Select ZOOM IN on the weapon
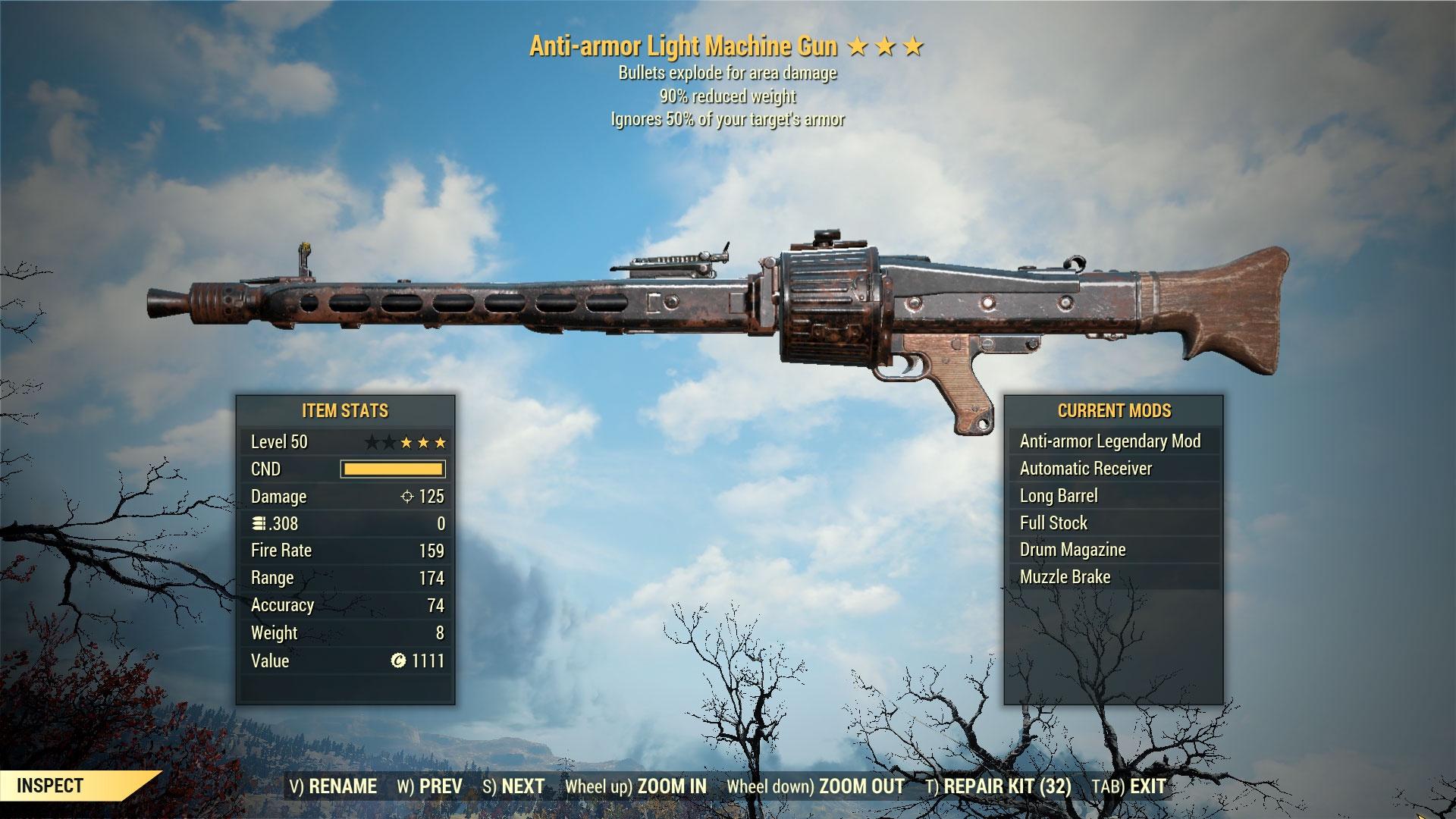Screen dimensions: 1456x819 pos(635,786)
